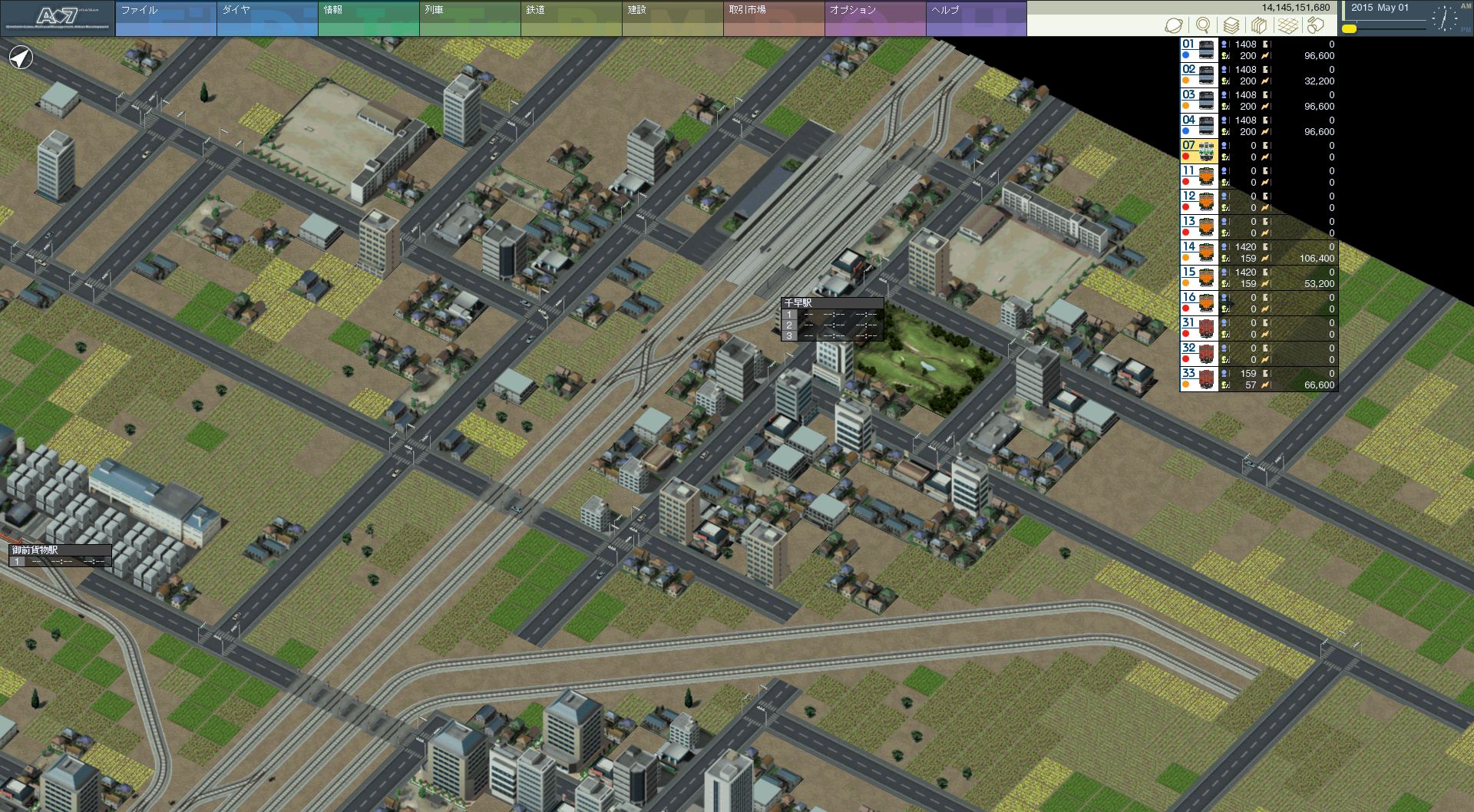The height and width of the screenshot is (812, 1474).
Task: Open the ファイル (File) menu
Action: point(166,18)
